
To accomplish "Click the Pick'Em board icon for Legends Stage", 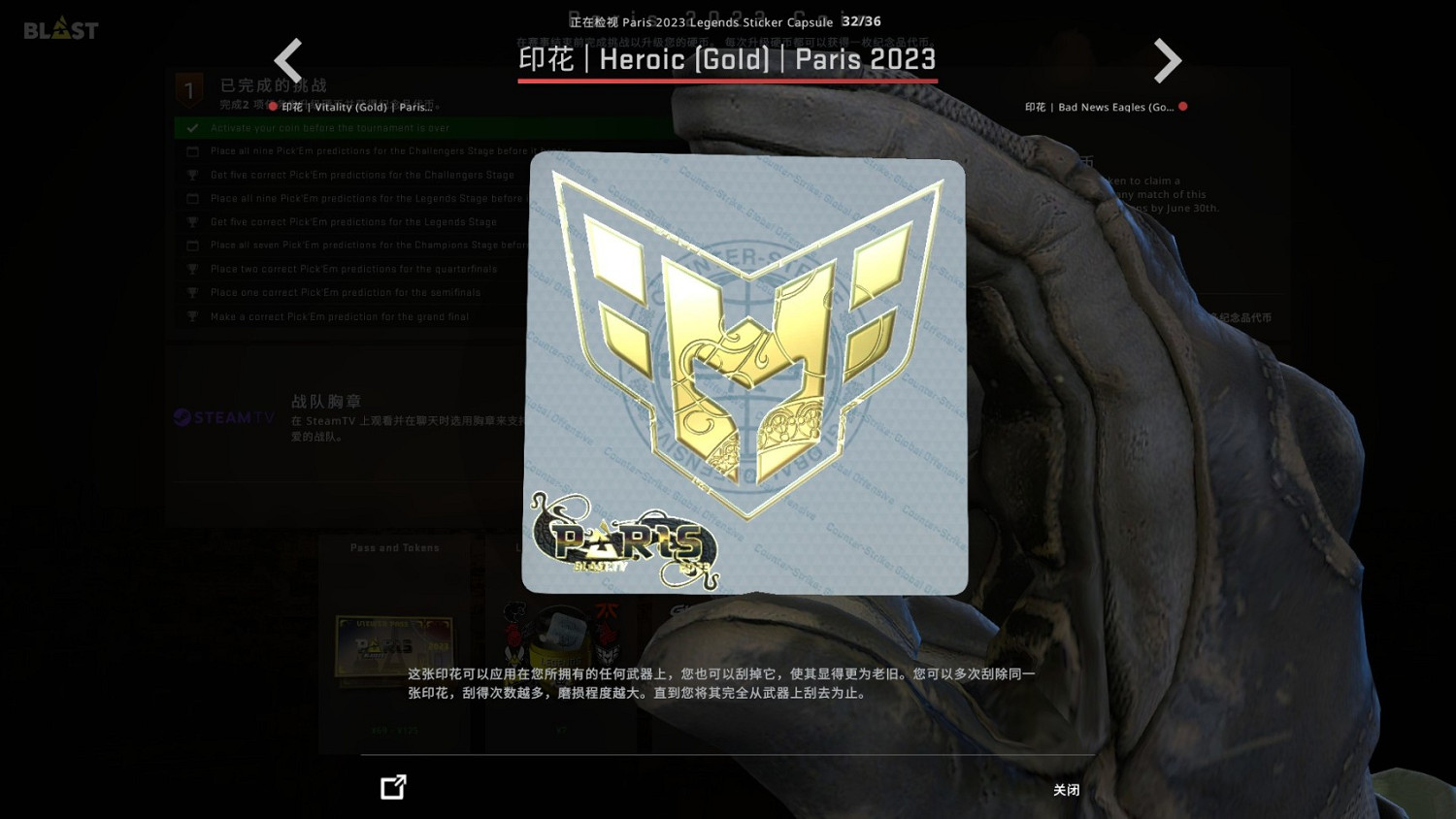I will 192,198.
